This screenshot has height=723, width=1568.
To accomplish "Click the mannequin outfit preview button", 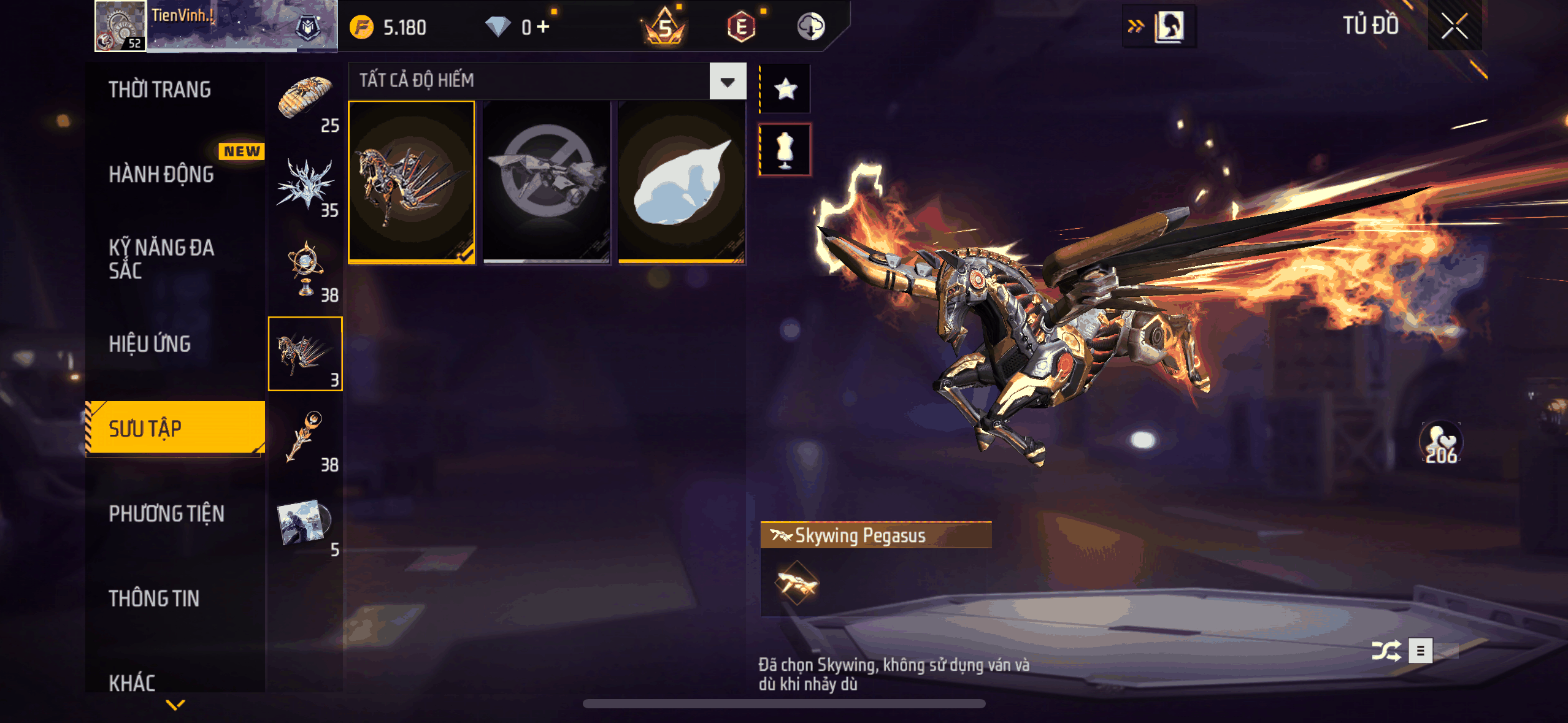I will pyautogui.click(x=785, y=150).
